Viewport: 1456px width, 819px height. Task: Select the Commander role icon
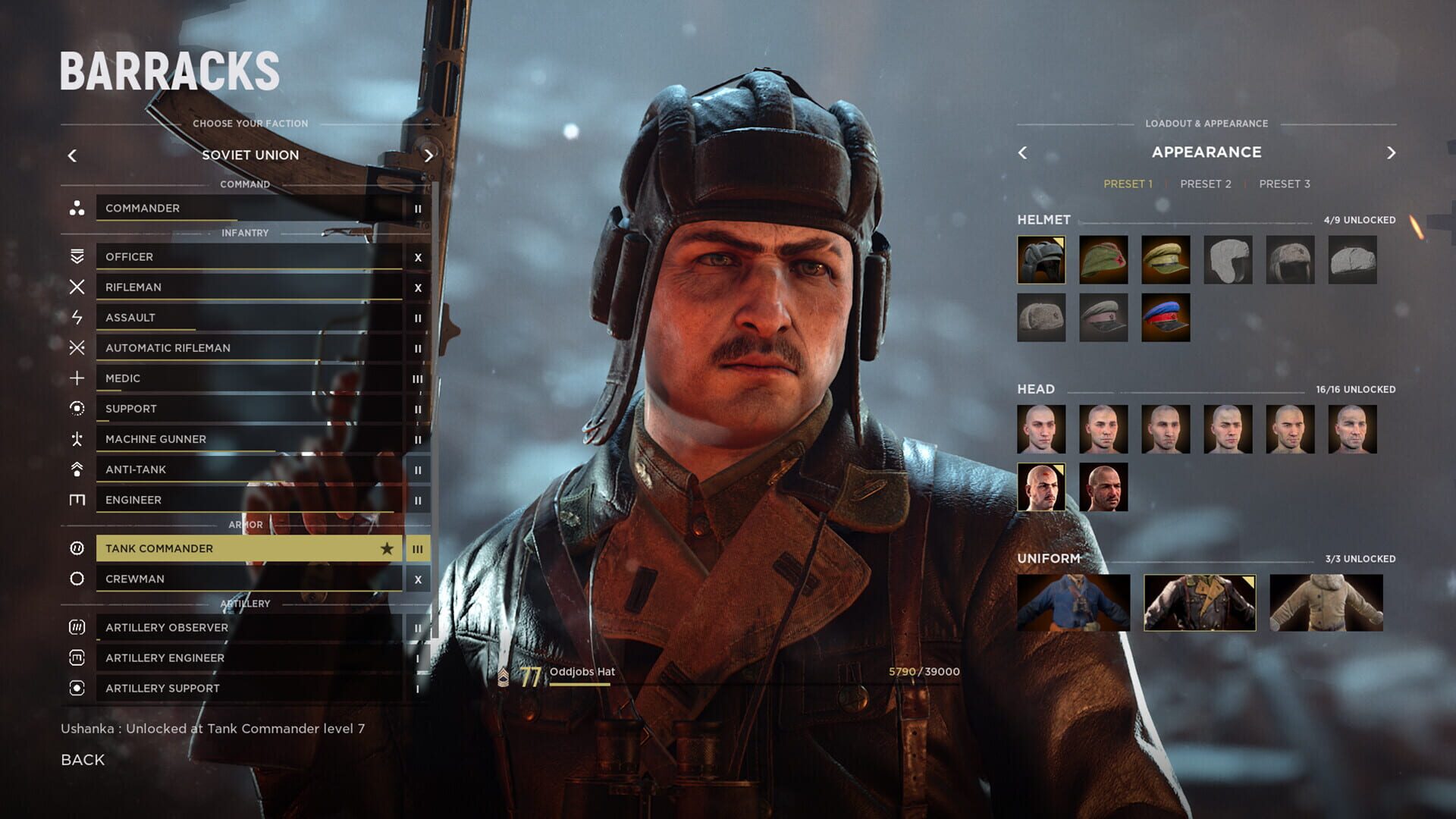coord(76,208)
